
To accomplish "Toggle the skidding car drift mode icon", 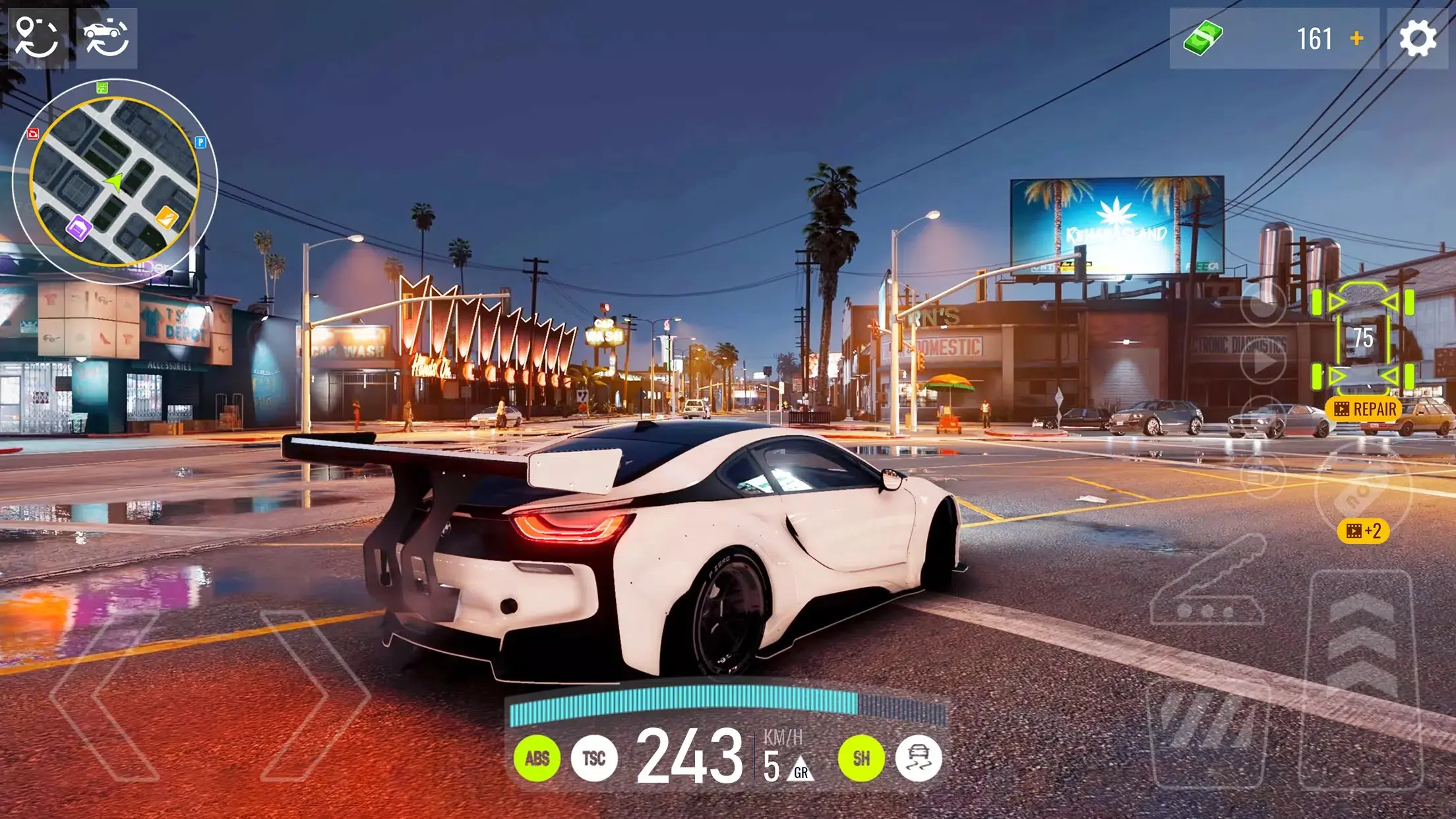I will (x=918, y=758).
